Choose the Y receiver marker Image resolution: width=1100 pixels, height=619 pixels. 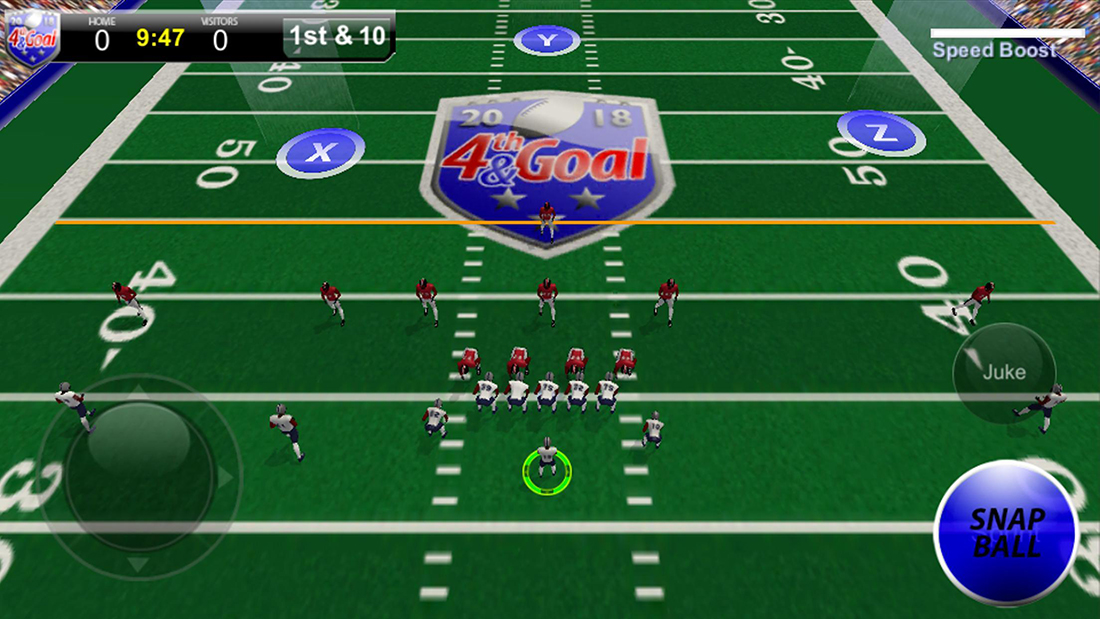(x=546, y=40)
